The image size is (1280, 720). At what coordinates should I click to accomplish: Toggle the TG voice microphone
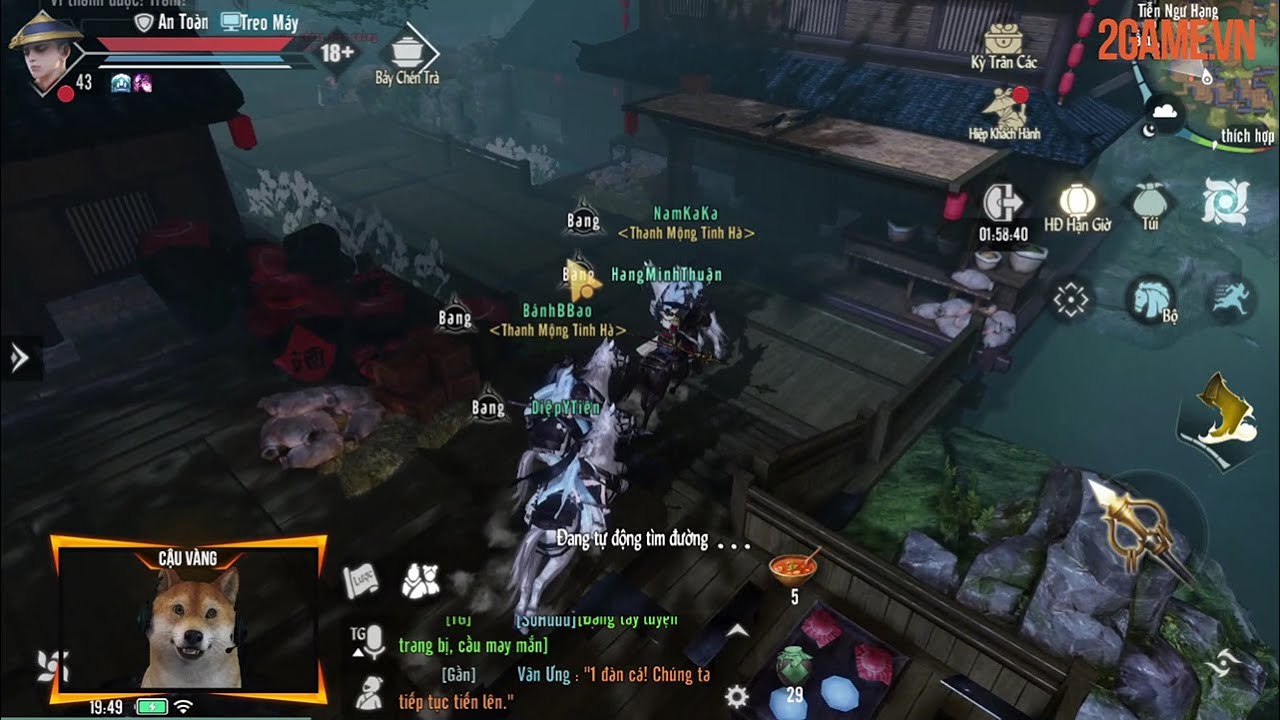(x=369, y=641)
